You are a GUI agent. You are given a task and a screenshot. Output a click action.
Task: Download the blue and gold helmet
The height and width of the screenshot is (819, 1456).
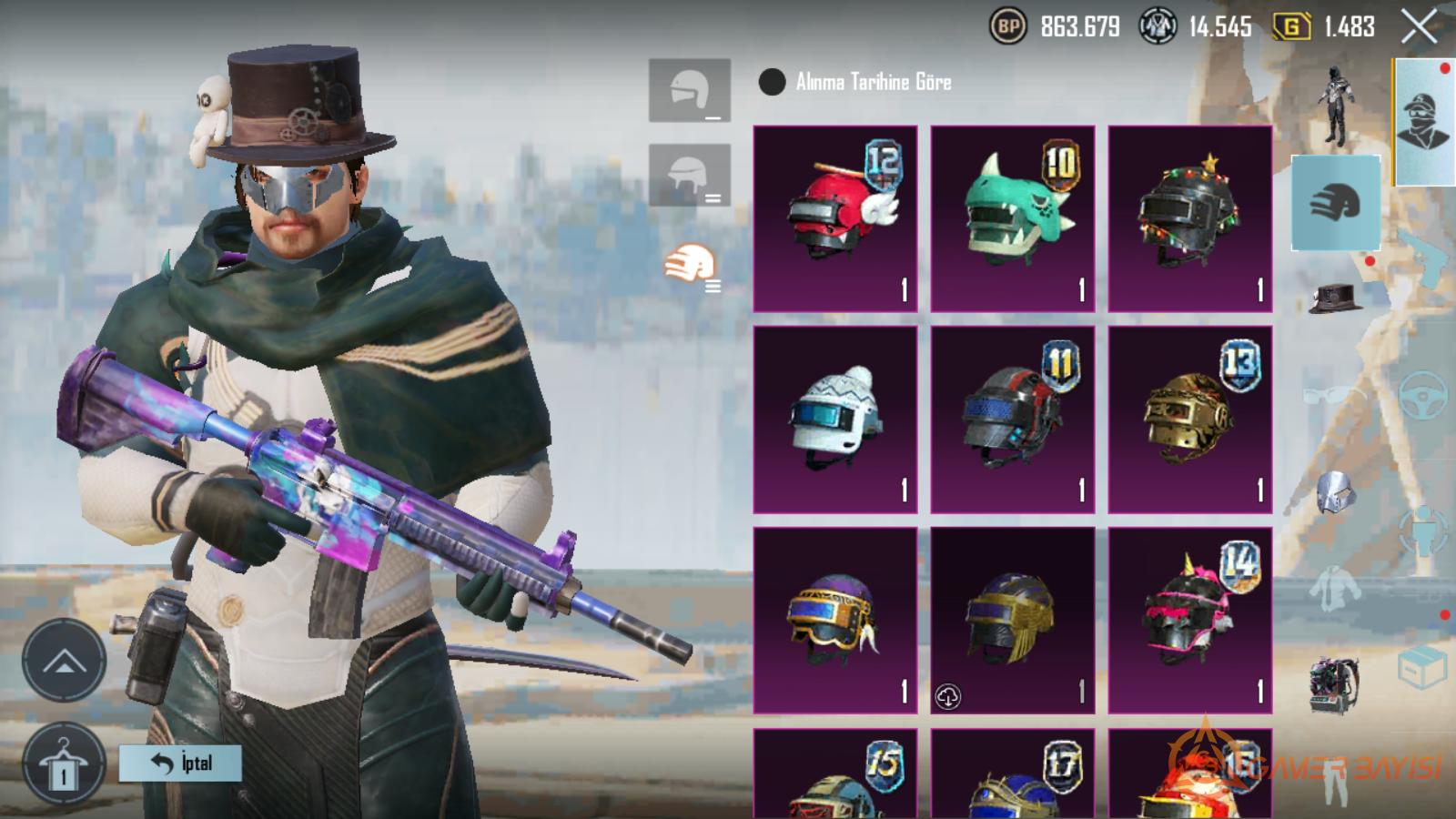coord(948,697)
